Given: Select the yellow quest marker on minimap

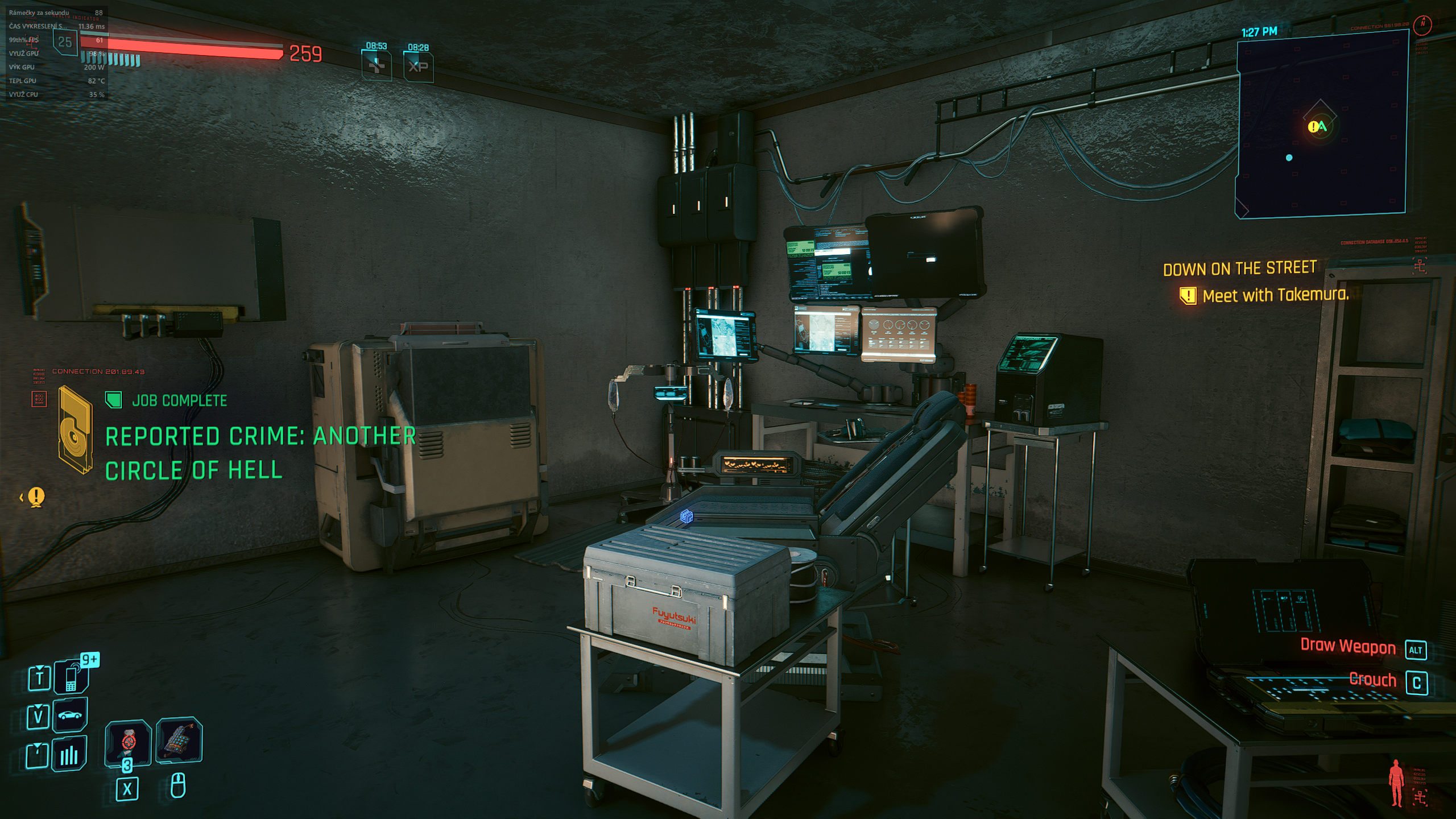Looking at the screenshot, I should point(1313,127).
